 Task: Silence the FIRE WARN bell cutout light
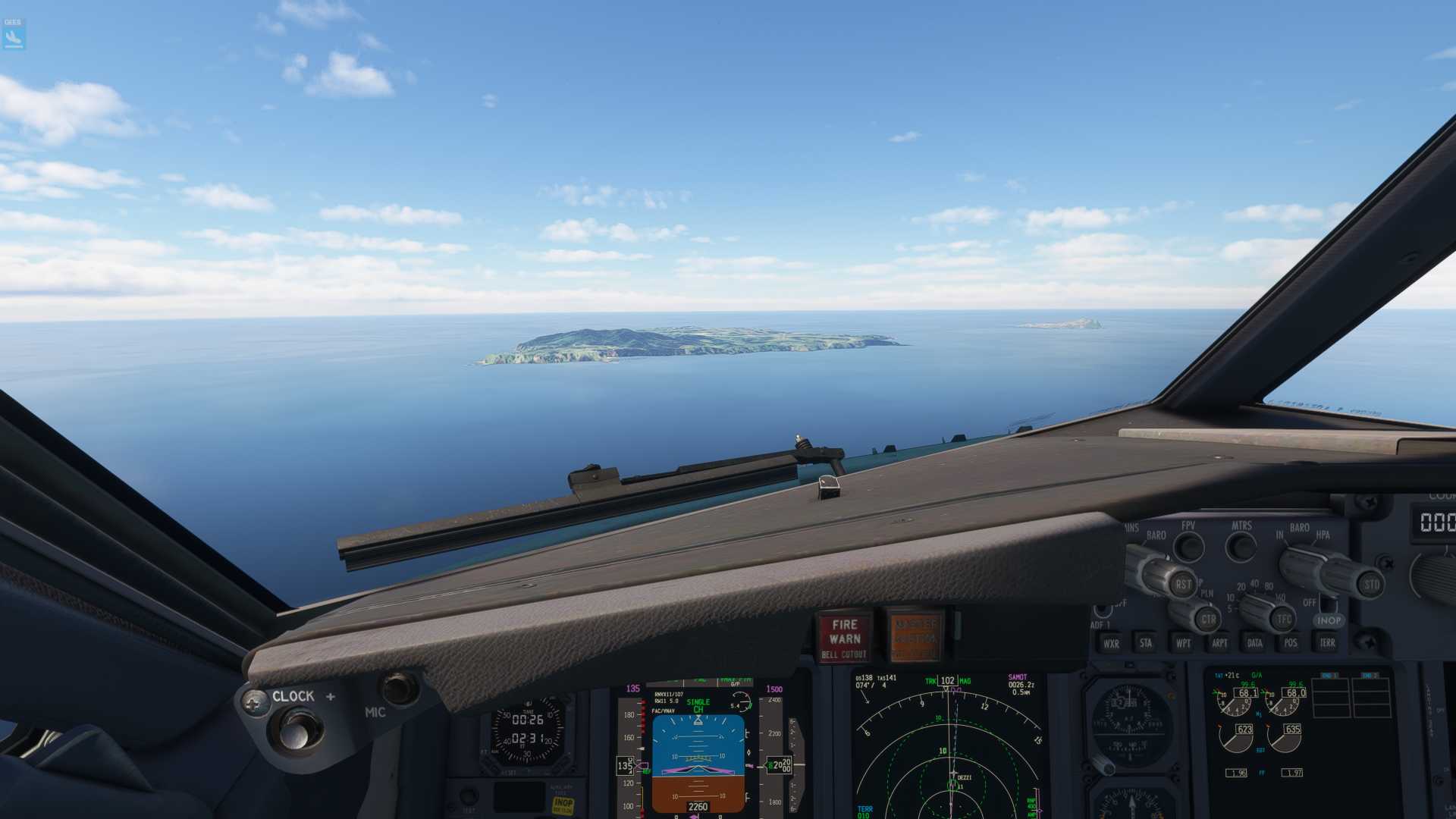coord(843,638)
